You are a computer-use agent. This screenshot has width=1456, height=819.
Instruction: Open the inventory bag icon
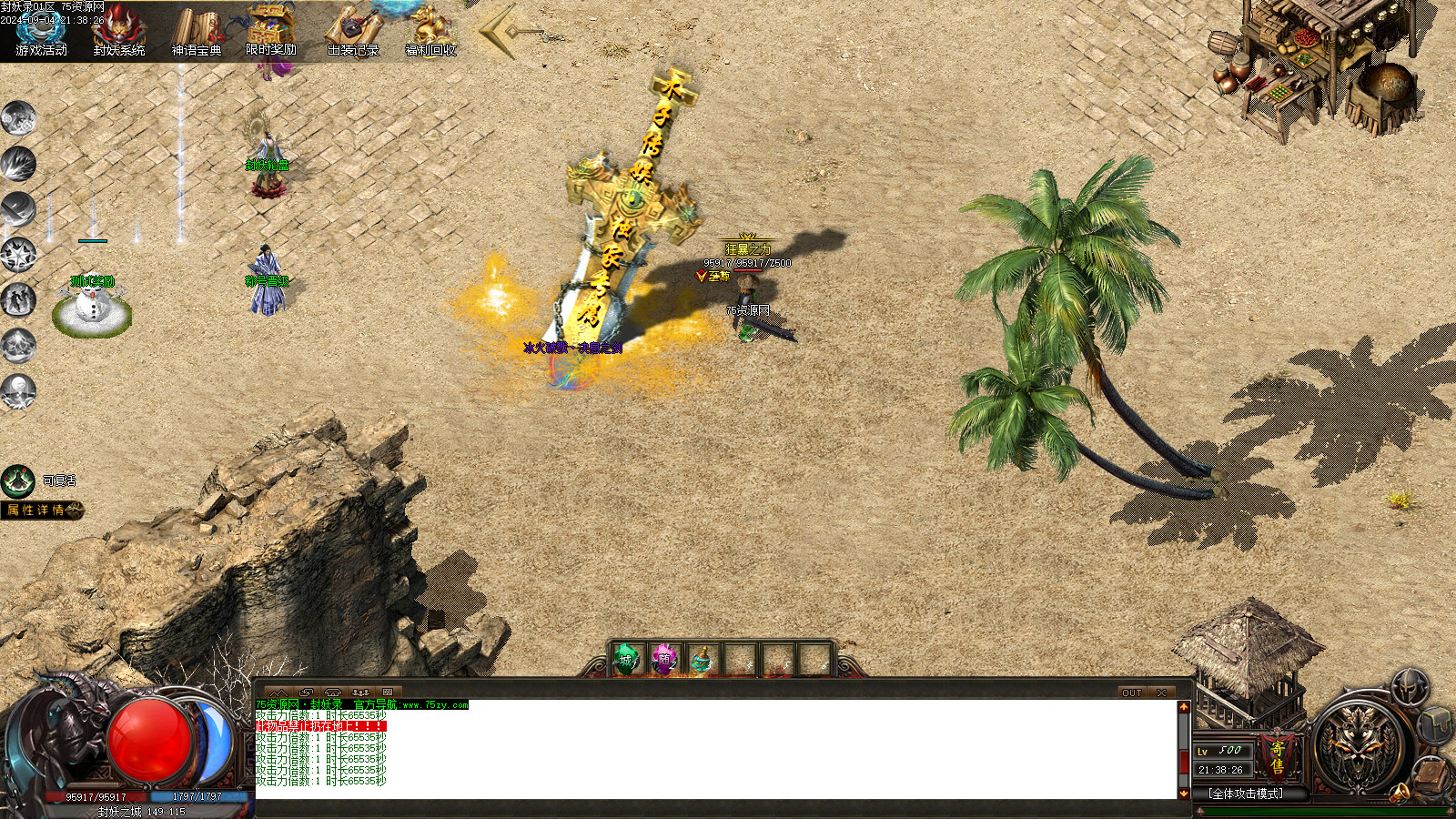coord(1436,724)
